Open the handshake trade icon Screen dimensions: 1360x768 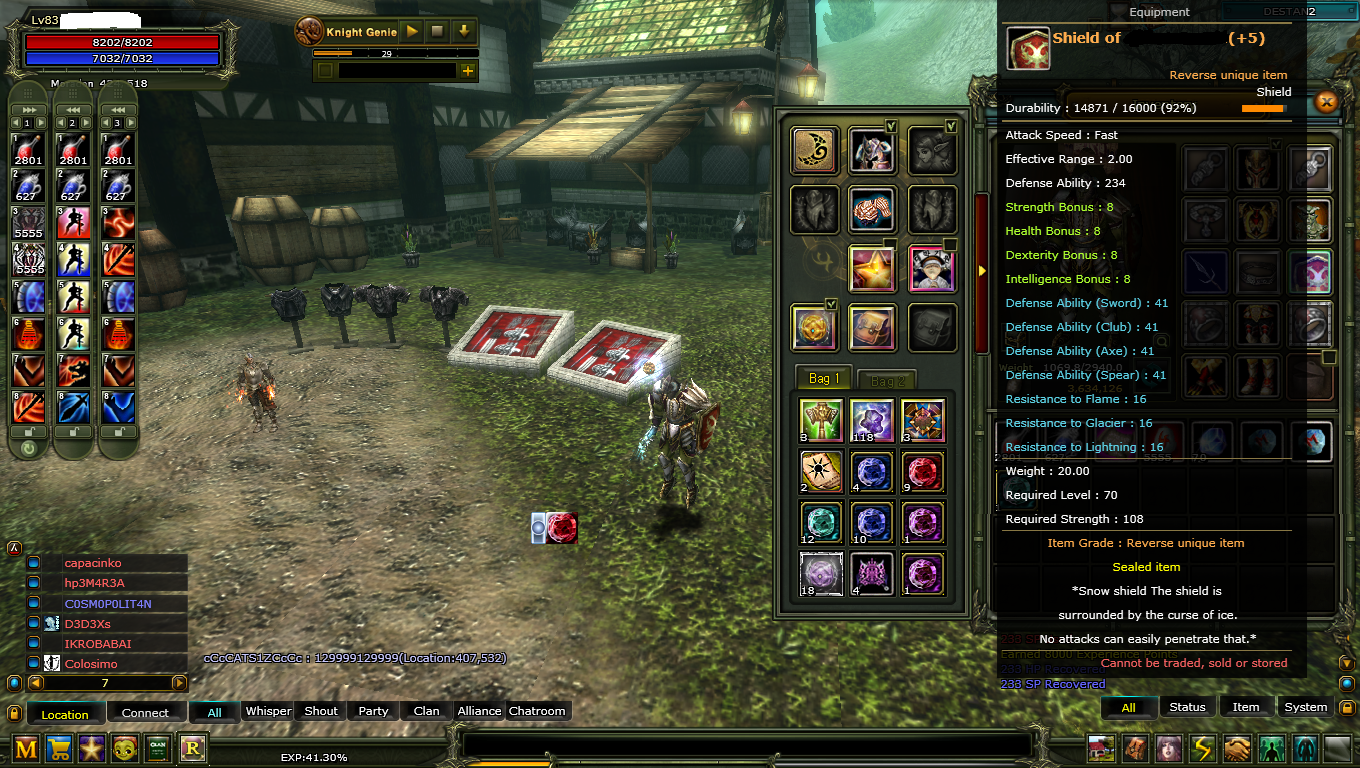coord(1235,750)
